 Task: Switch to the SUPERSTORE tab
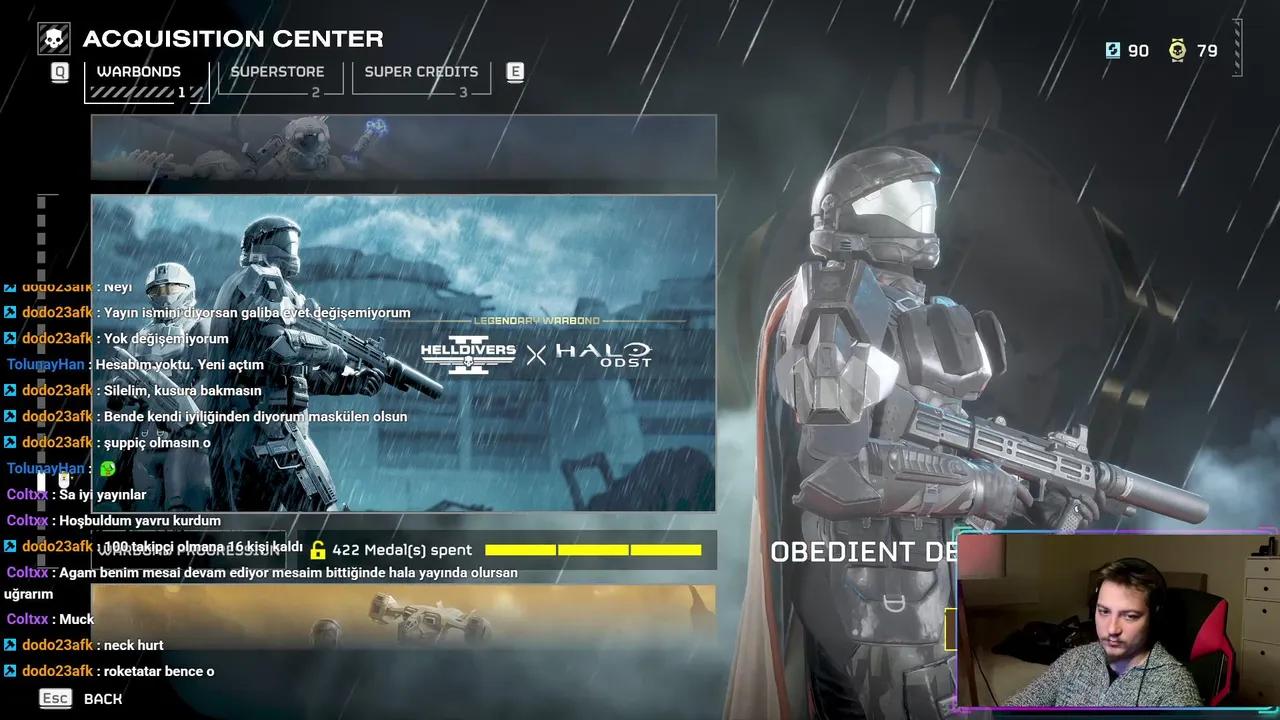click(x=277, y=71)
